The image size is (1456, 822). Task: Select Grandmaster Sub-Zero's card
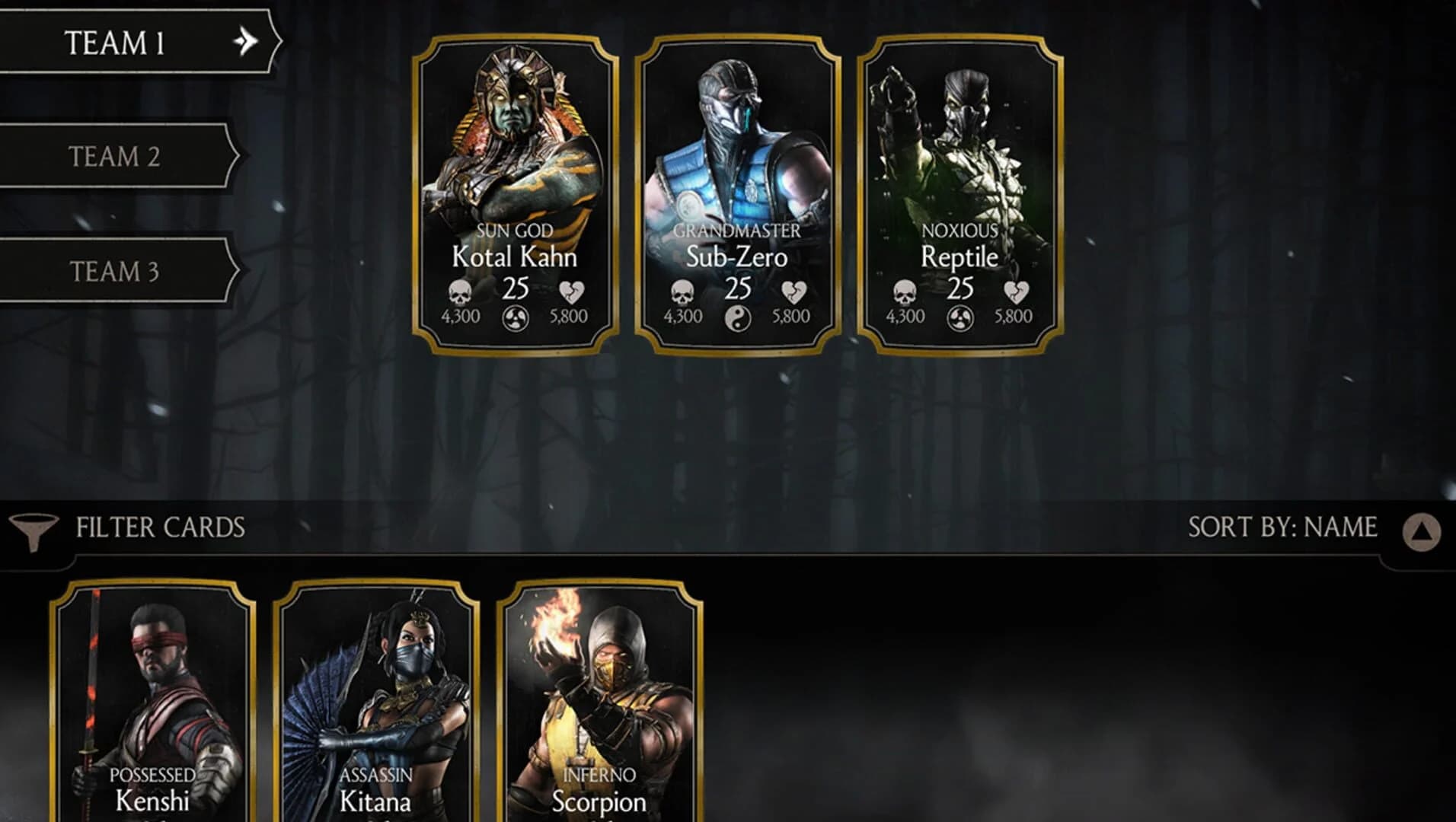737,194
